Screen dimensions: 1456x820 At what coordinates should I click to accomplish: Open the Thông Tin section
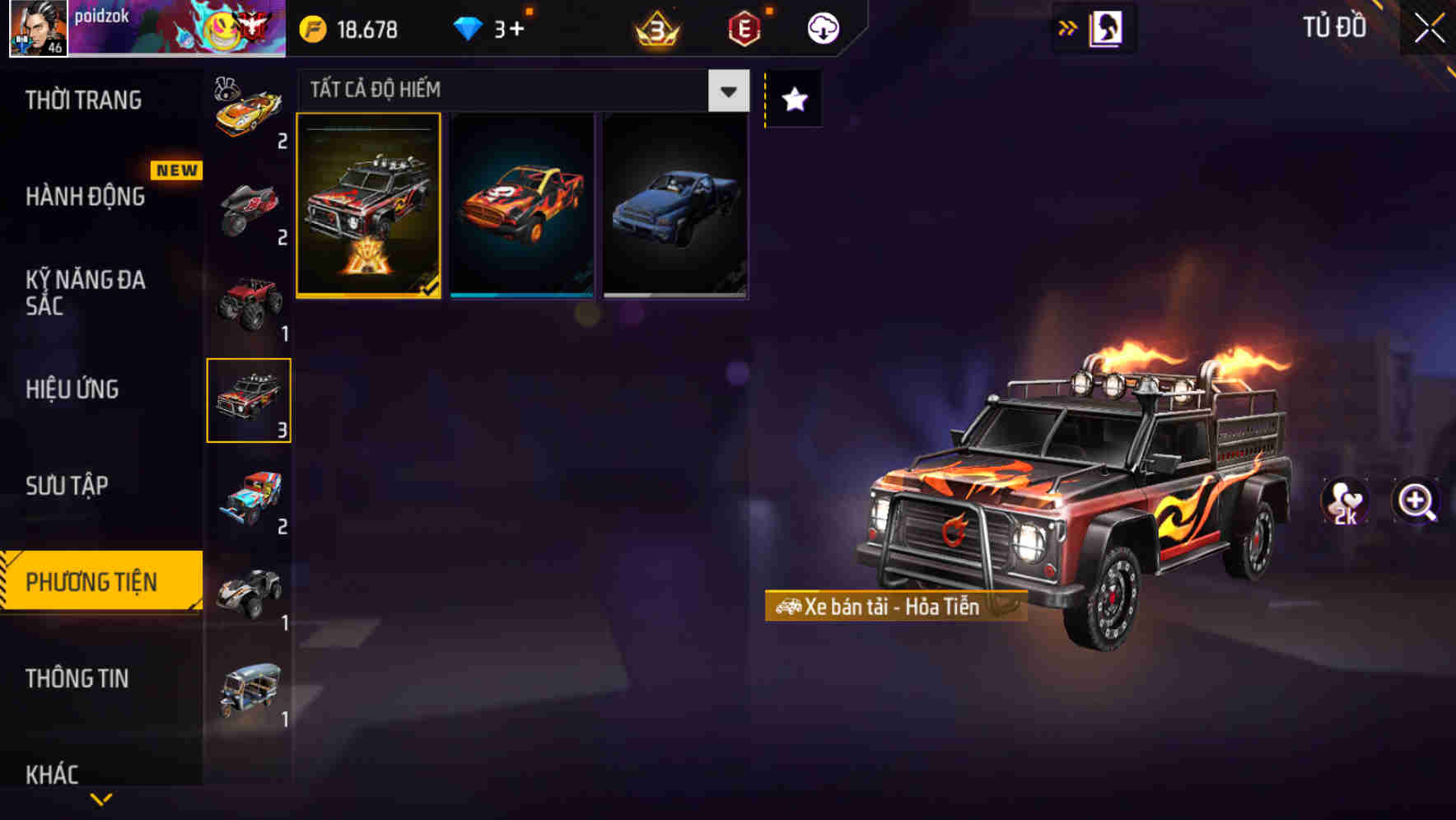pos(78,678)
